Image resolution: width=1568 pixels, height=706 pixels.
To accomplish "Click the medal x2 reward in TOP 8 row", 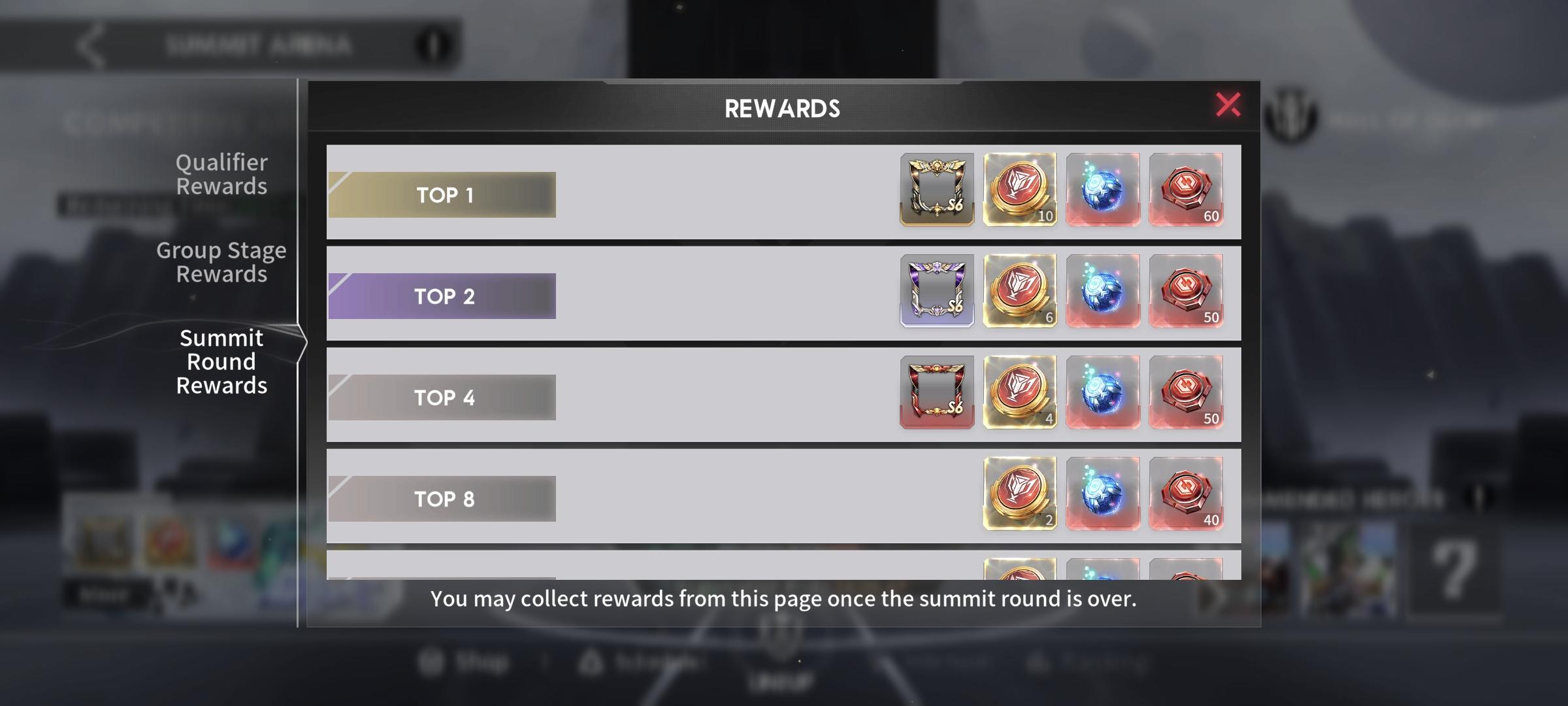I will click(x=1020, y=494).
